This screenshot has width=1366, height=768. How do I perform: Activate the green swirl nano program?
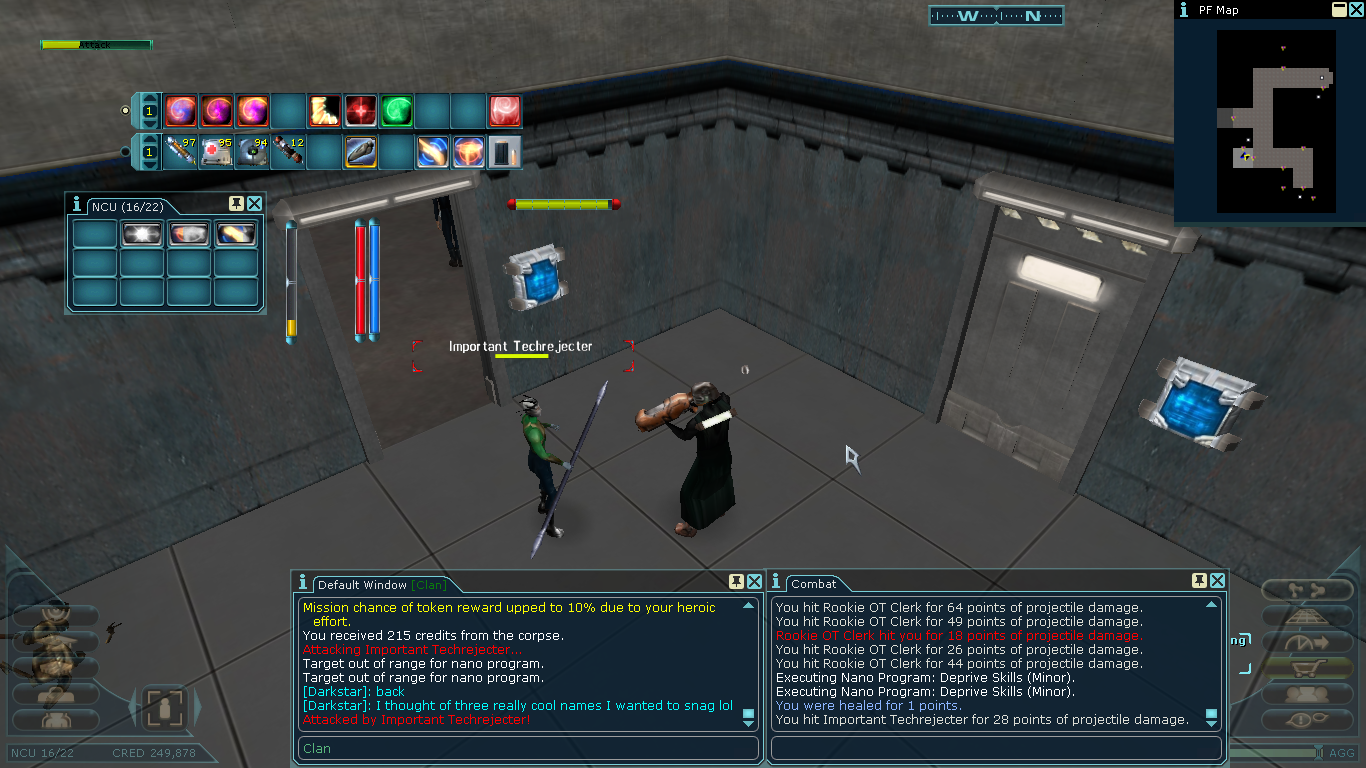397,110
